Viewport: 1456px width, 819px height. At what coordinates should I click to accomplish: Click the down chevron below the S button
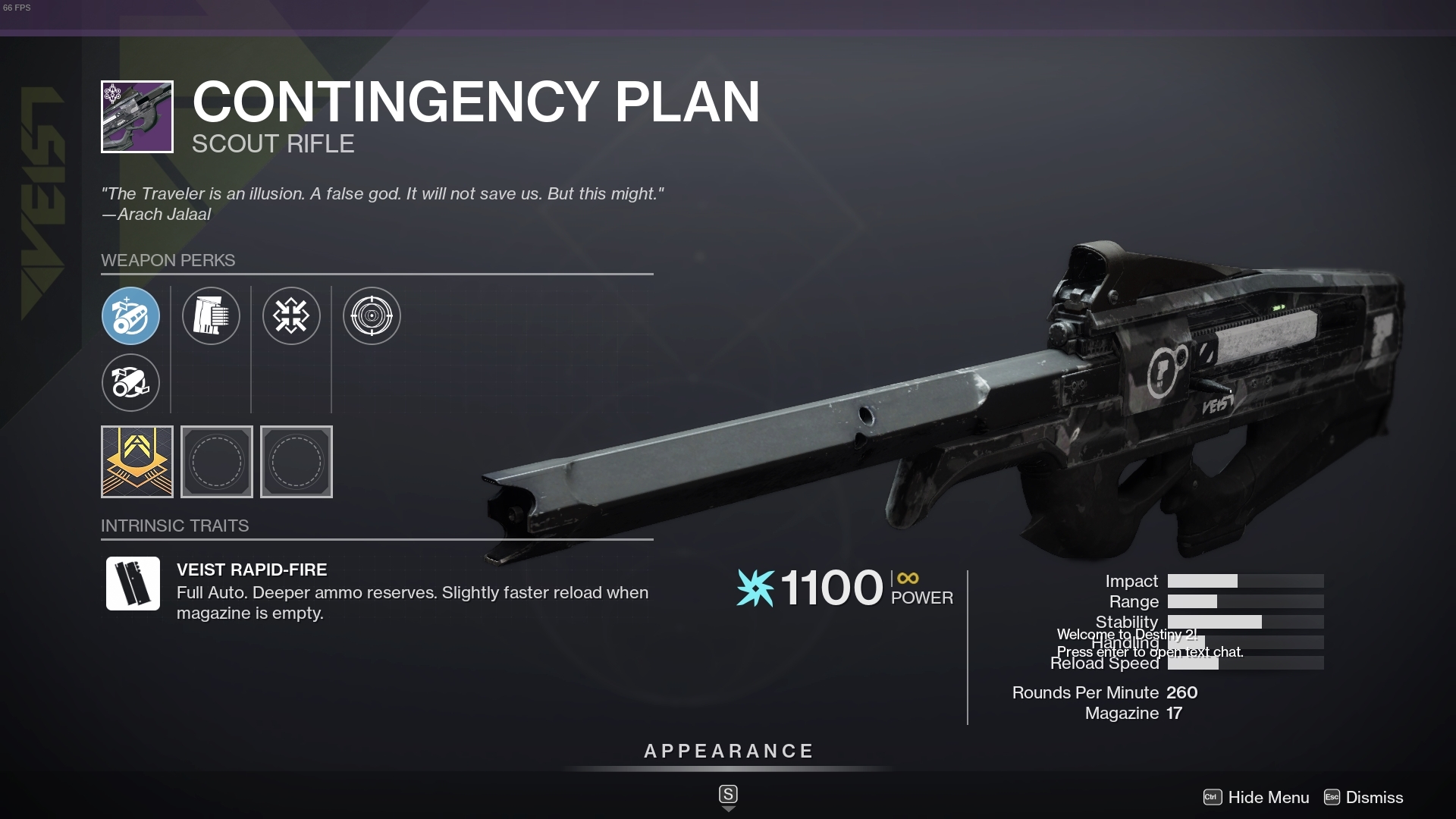[x=728, y=809]
